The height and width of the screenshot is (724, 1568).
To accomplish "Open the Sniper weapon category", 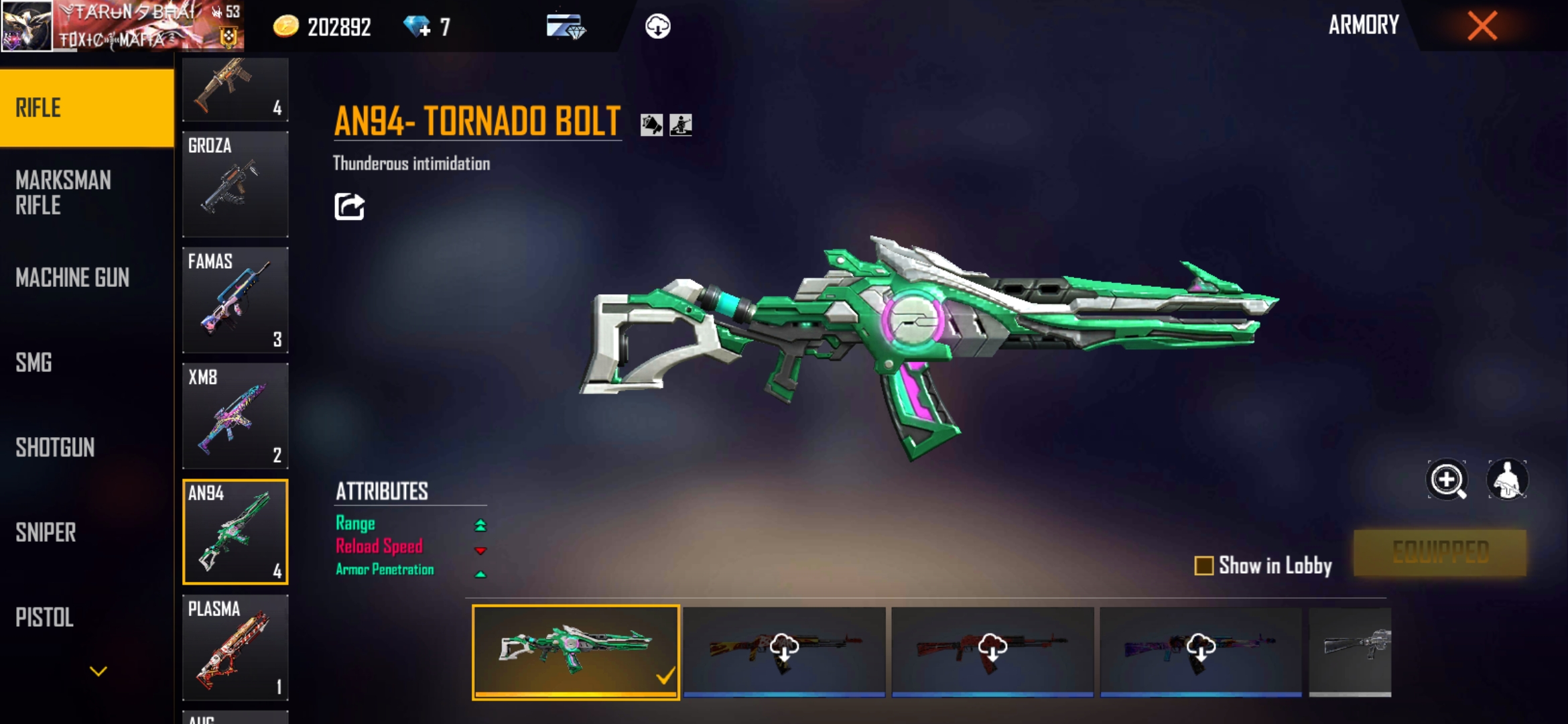I will click(46, 533).
